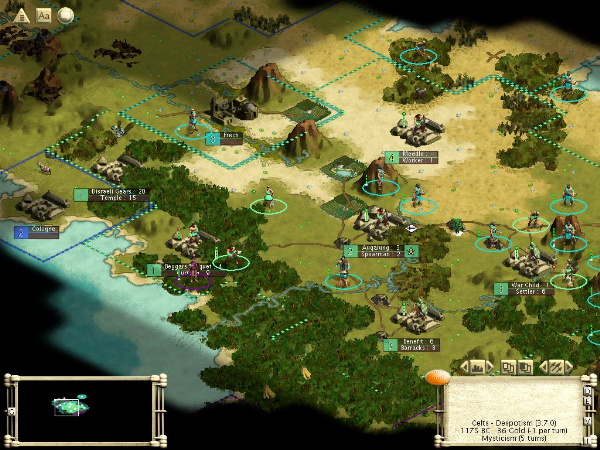The height and width of the screenshot is (450, 600).
Task: Open the advisors round button
Action: (66, 15)
